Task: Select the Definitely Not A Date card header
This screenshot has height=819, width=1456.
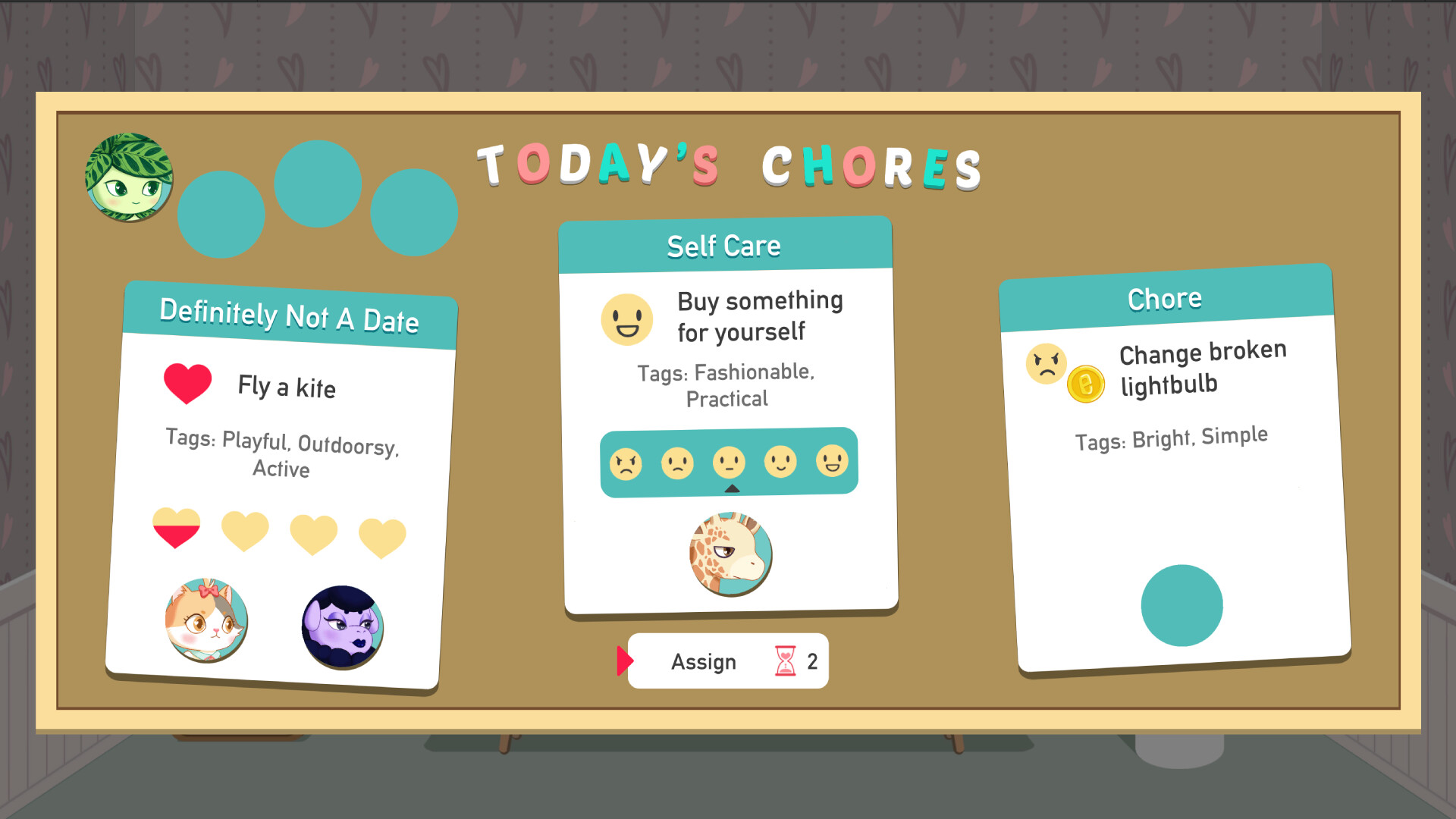Action: pos(289,318)
